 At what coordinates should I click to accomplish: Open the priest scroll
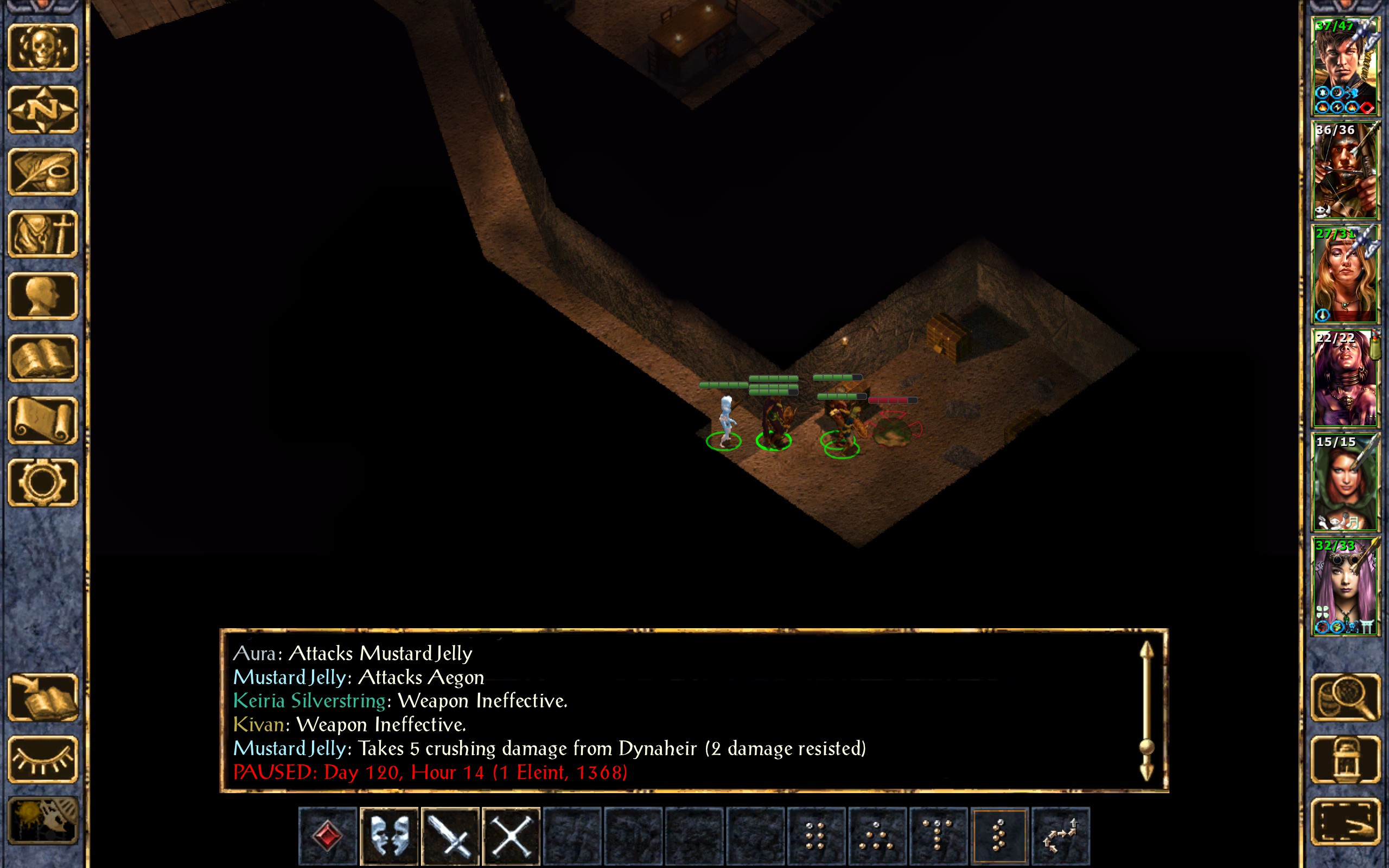pos(42,420)
